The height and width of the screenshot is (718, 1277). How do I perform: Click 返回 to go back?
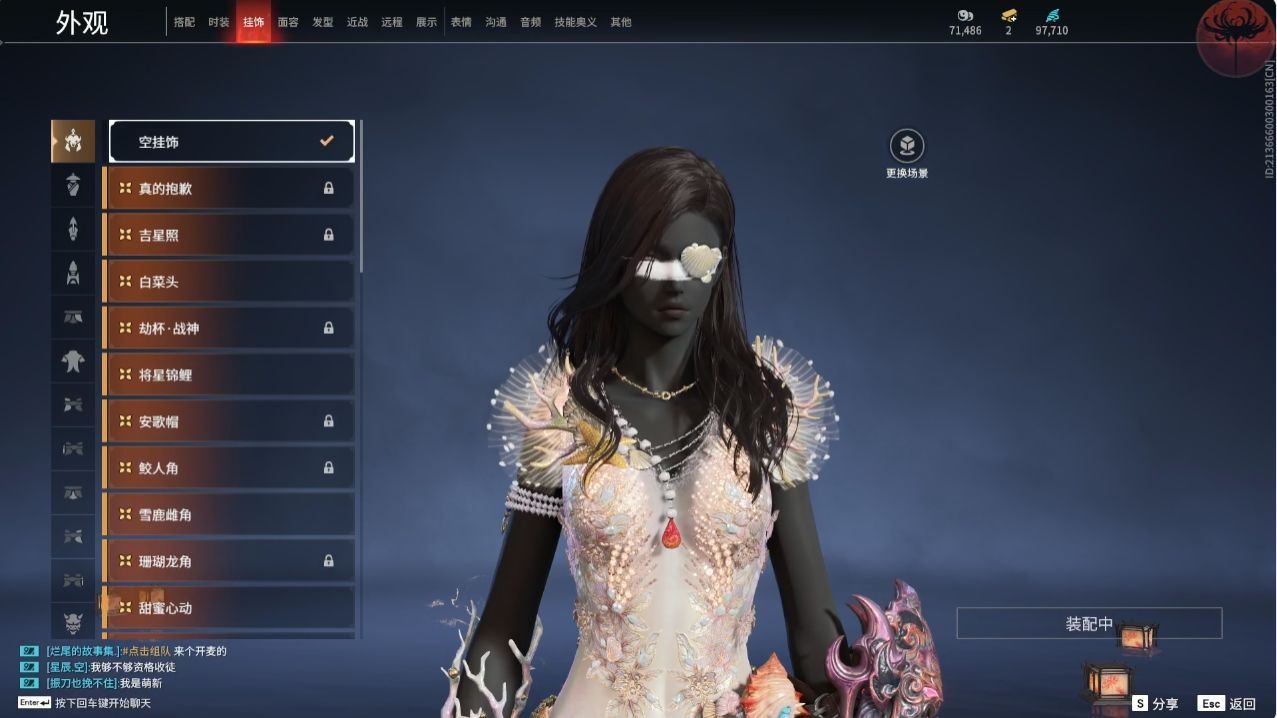(x=1228, y=704)
